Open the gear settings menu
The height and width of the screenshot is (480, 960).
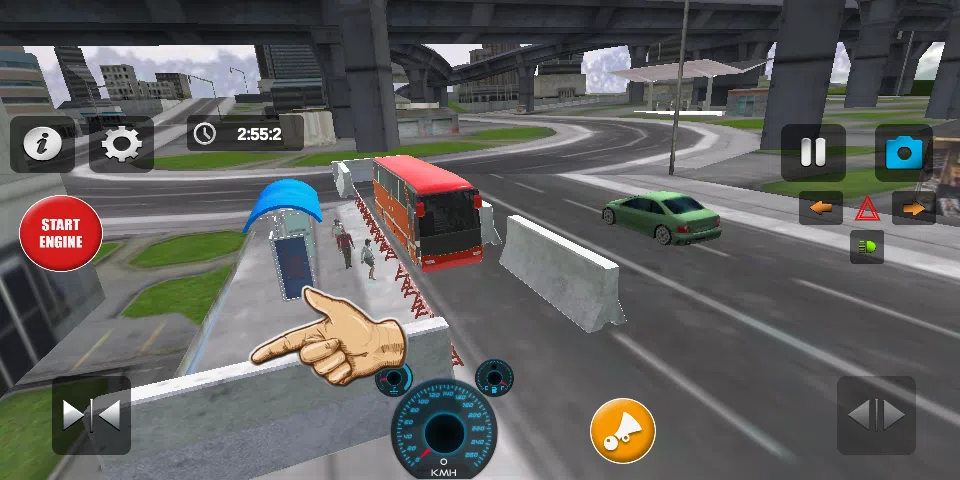tap(121, 145)
